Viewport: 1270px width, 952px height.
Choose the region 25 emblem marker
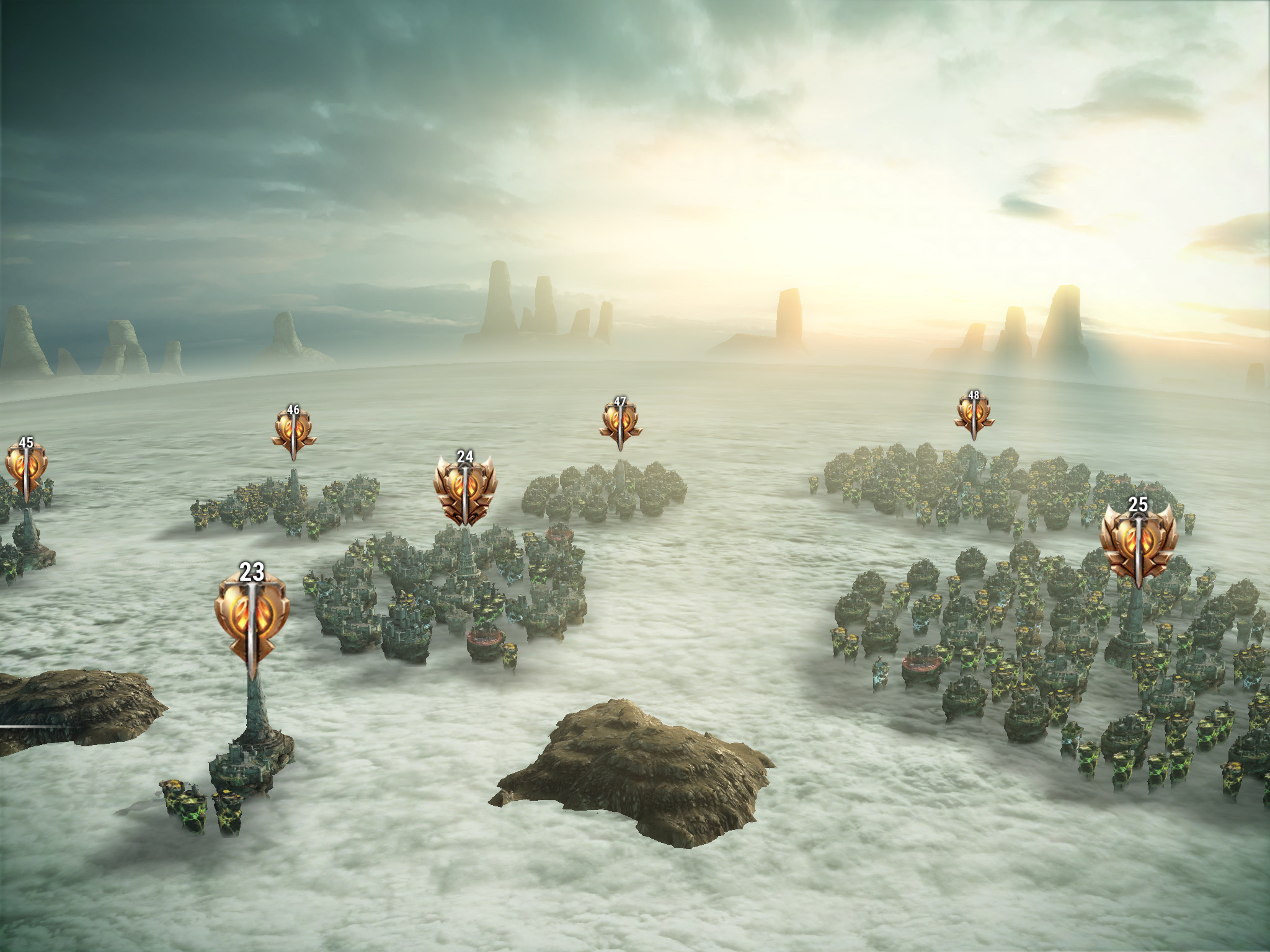click(1139, 540)
